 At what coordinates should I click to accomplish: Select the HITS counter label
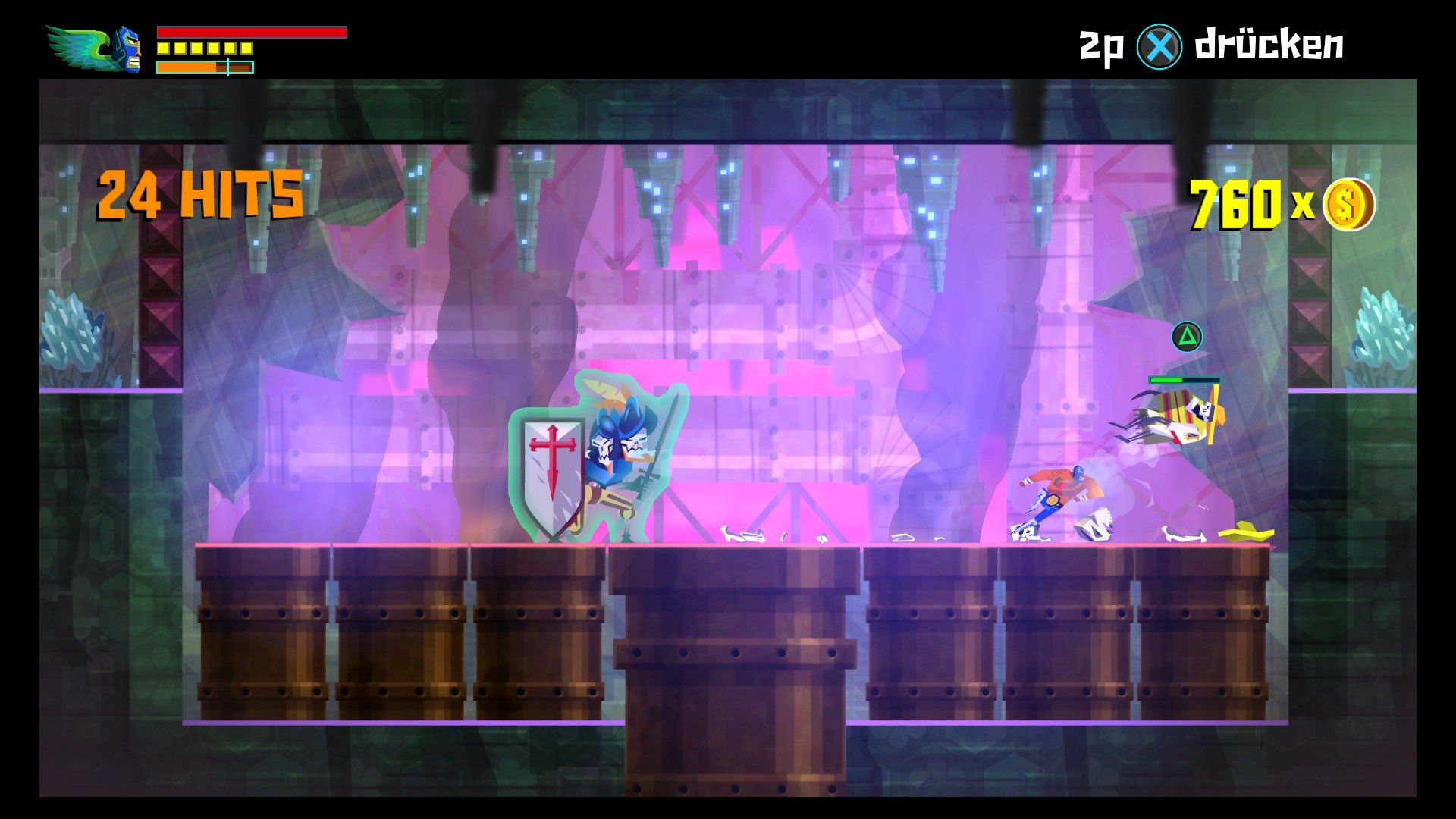click(x=243, y=193)
